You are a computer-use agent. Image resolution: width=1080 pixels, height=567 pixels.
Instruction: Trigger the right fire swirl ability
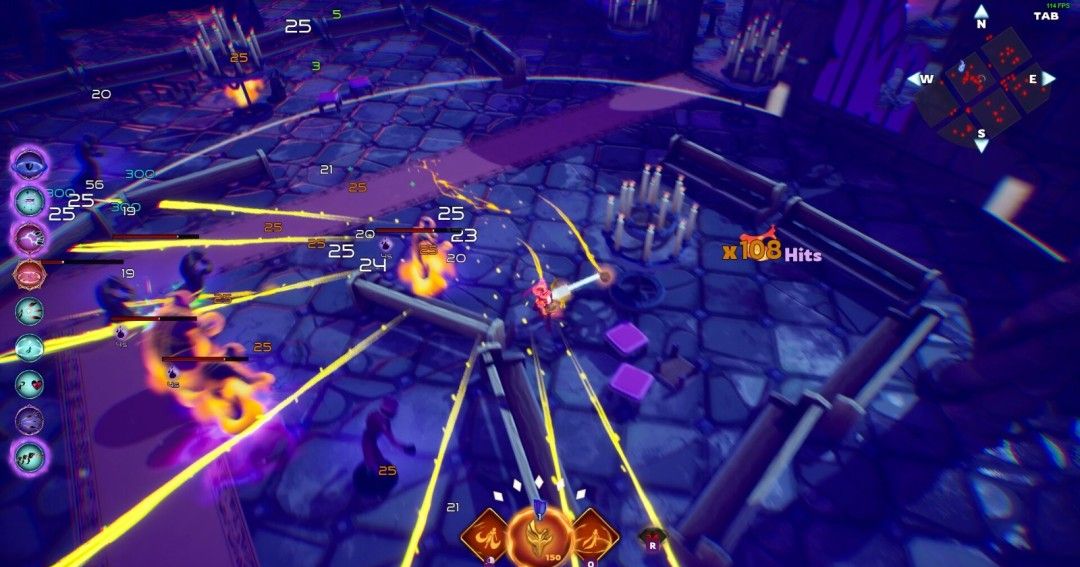tap(594, 535)
